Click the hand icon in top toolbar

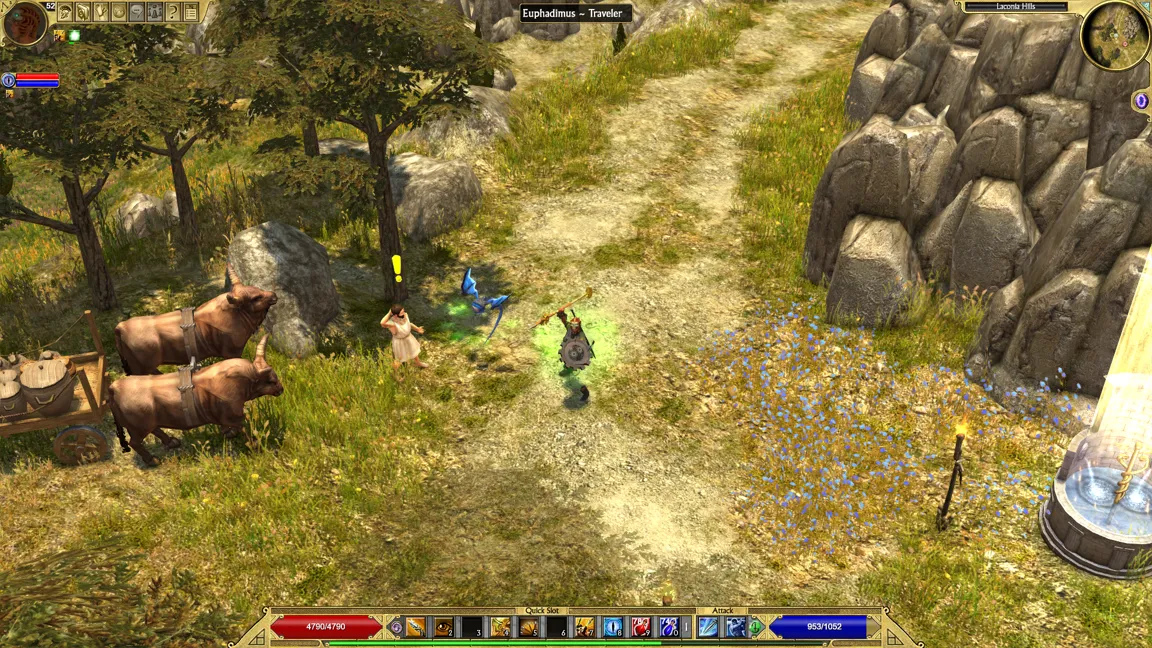[101, 12]
